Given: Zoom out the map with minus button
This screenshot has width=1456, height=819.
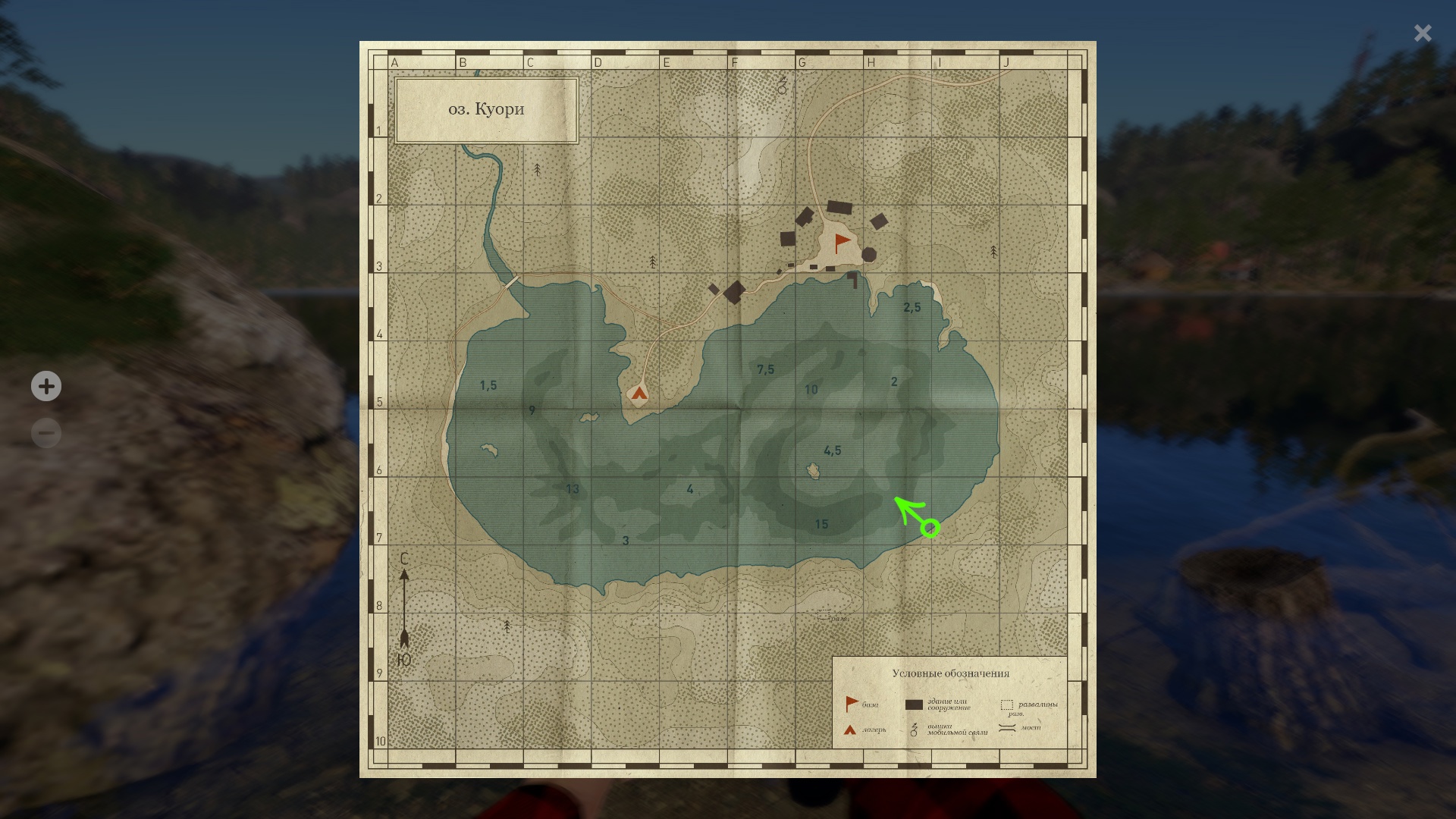Looking at the screenshot, I should pyautogui.click(x=46, y=433).
